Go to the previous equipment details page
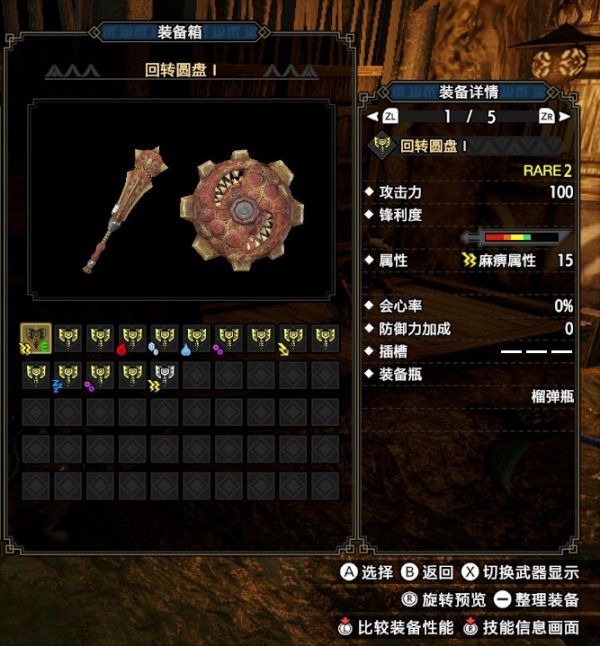The image size is (600, 646). 389,117
